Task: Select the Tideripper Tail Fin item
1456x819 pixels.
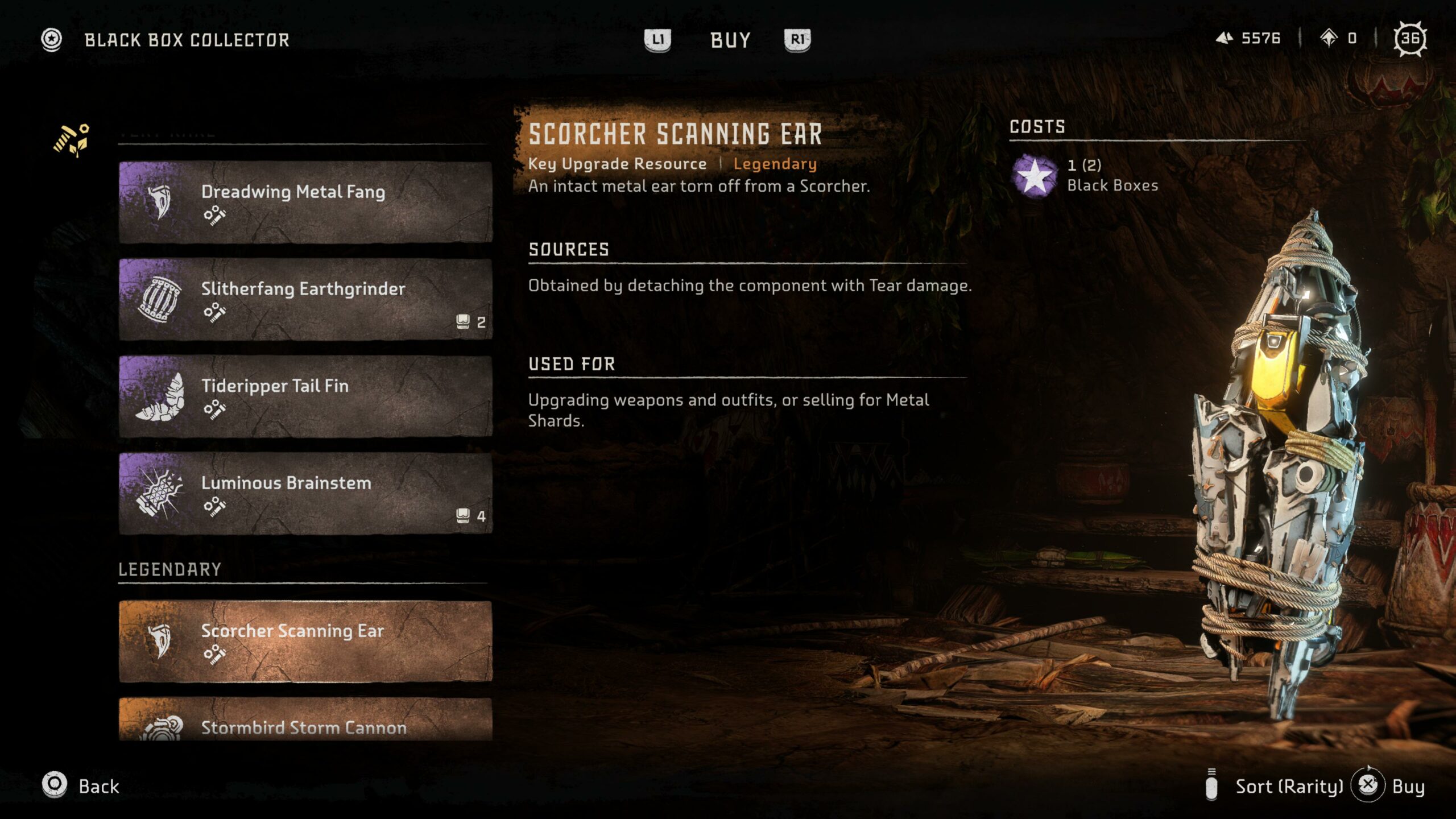Action: tap(305, 396)
